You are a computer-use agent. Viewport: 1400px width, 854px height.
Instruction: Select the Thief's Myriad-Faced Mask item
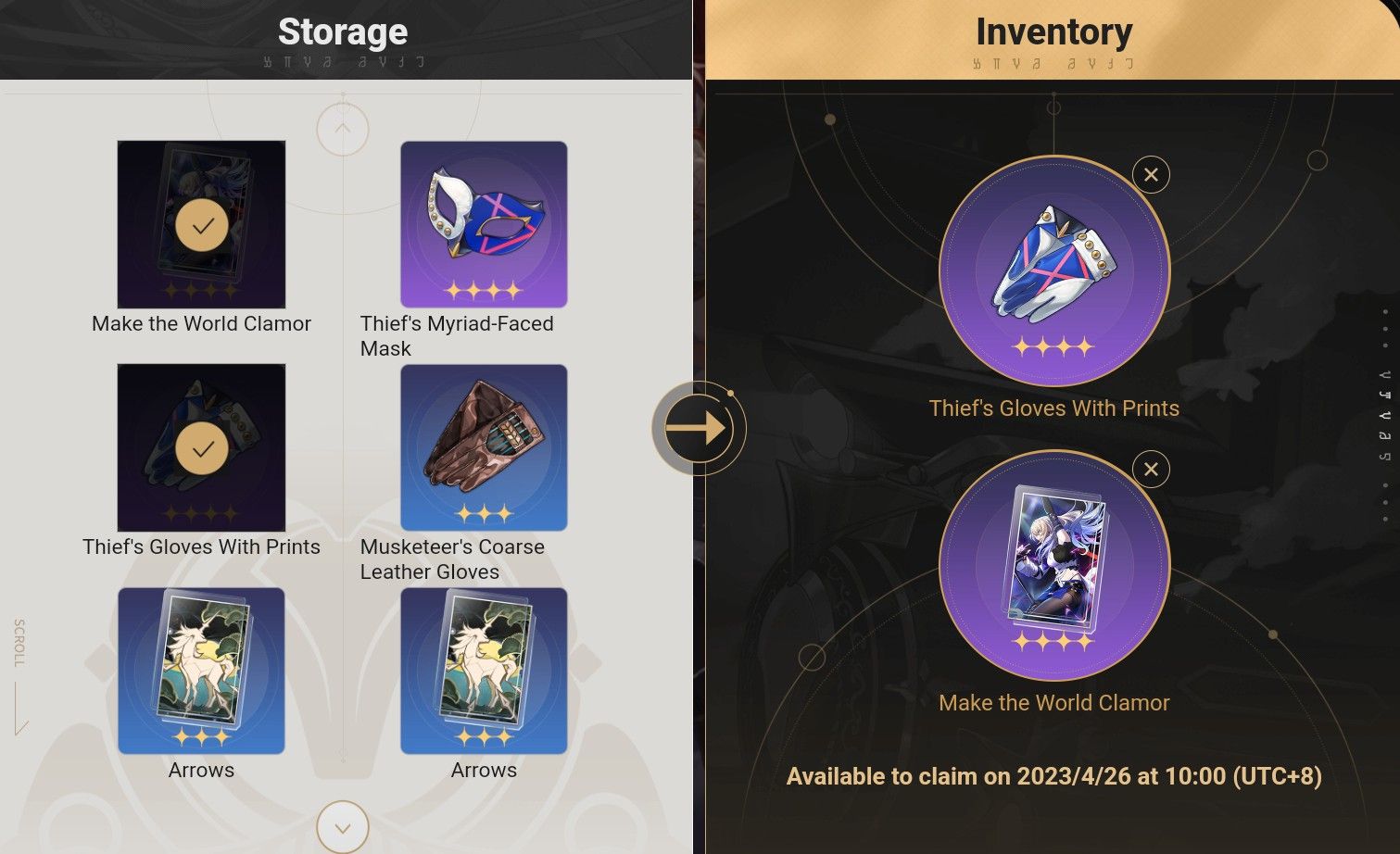coord(483,223)
